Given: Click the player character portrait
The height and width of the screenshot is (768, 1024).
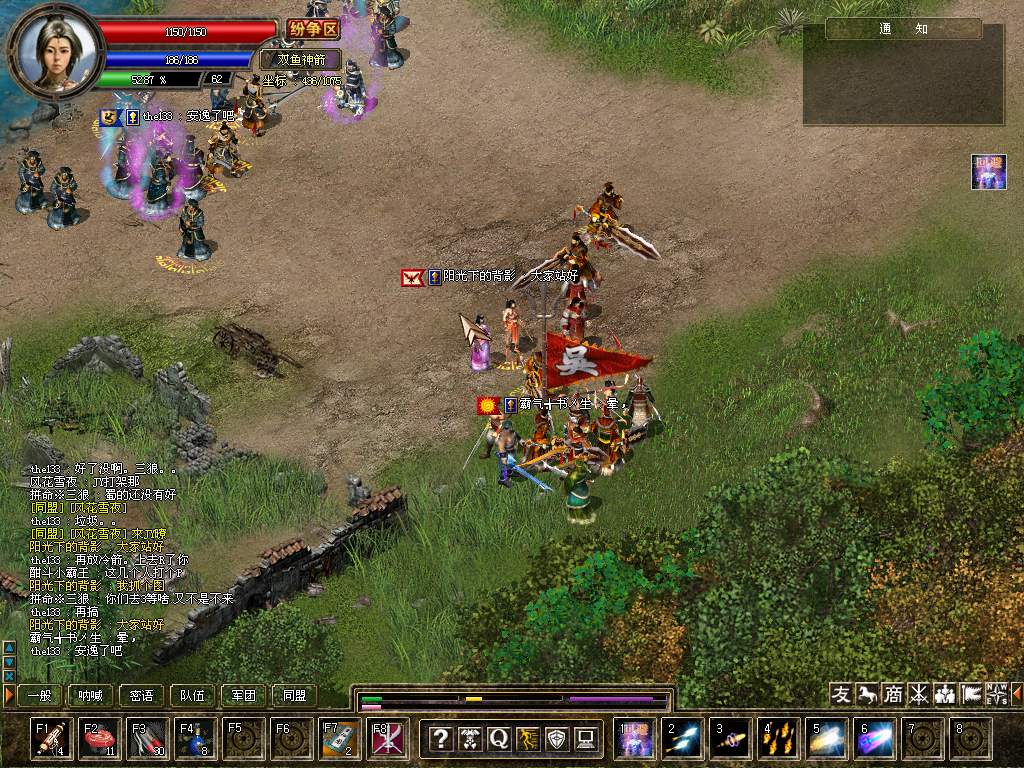Looking at the screenshot, I should pos(56,48).
